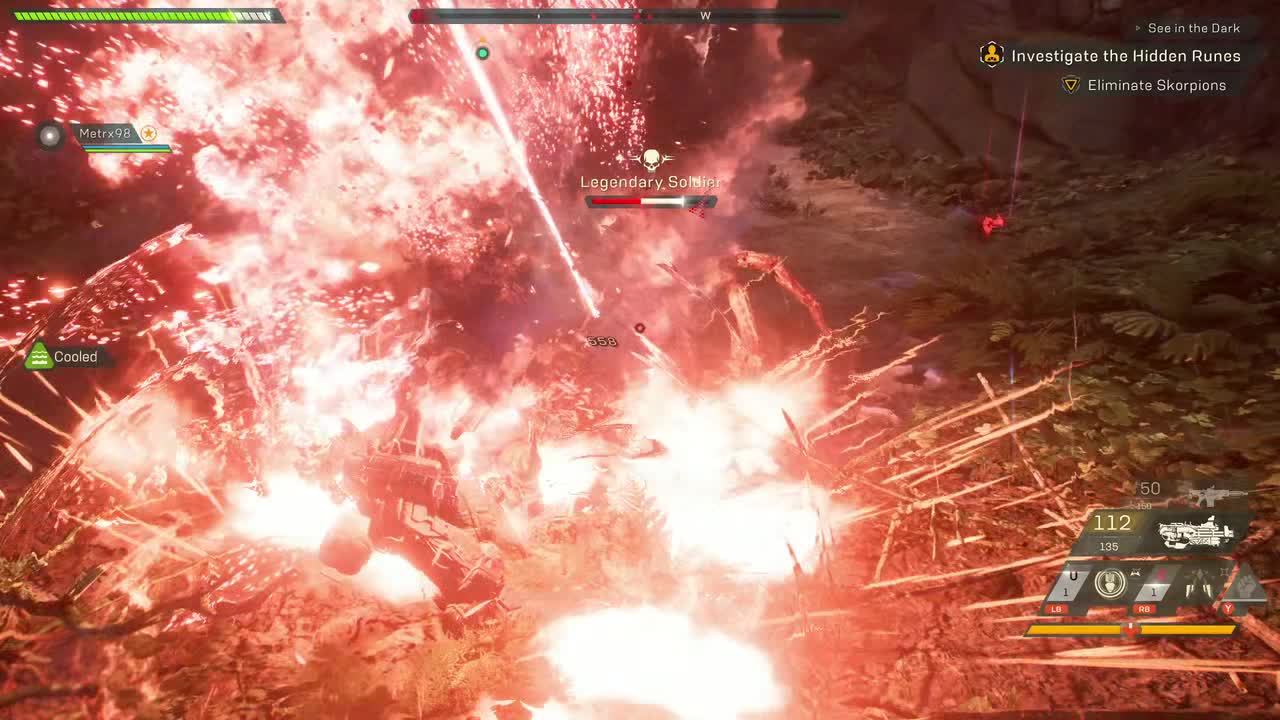Click the green Cooled status triangle icon
The image size is (1280, 720).
38,355
